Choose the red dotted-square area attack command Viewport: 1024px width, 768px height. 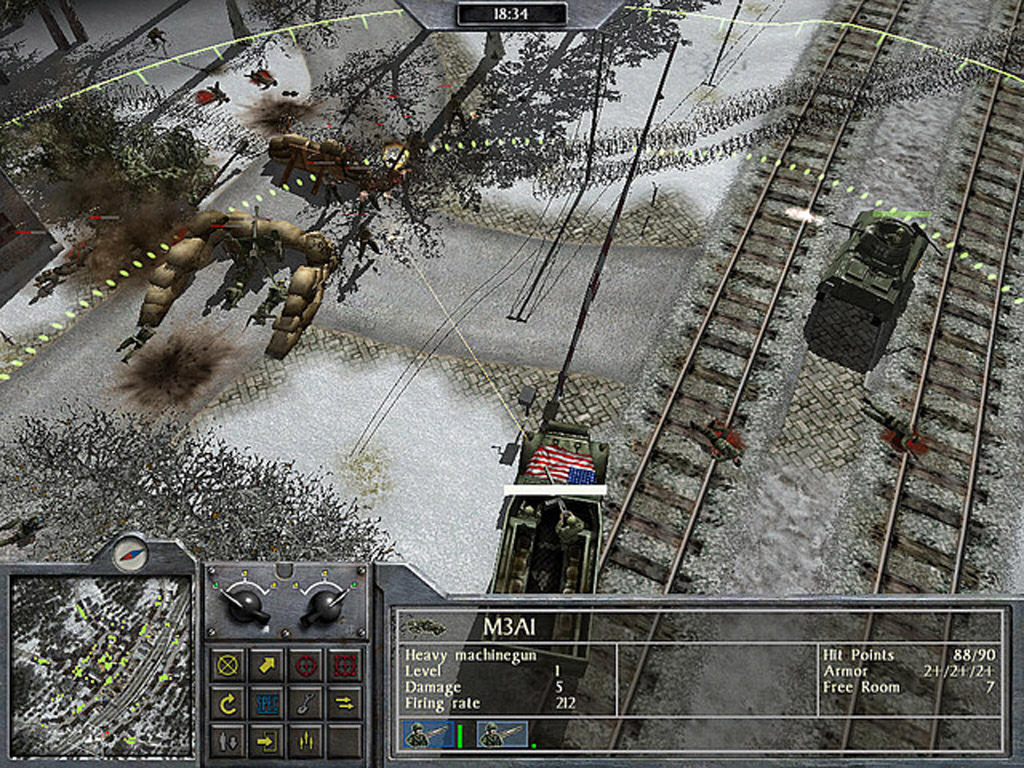pos(344,665)
